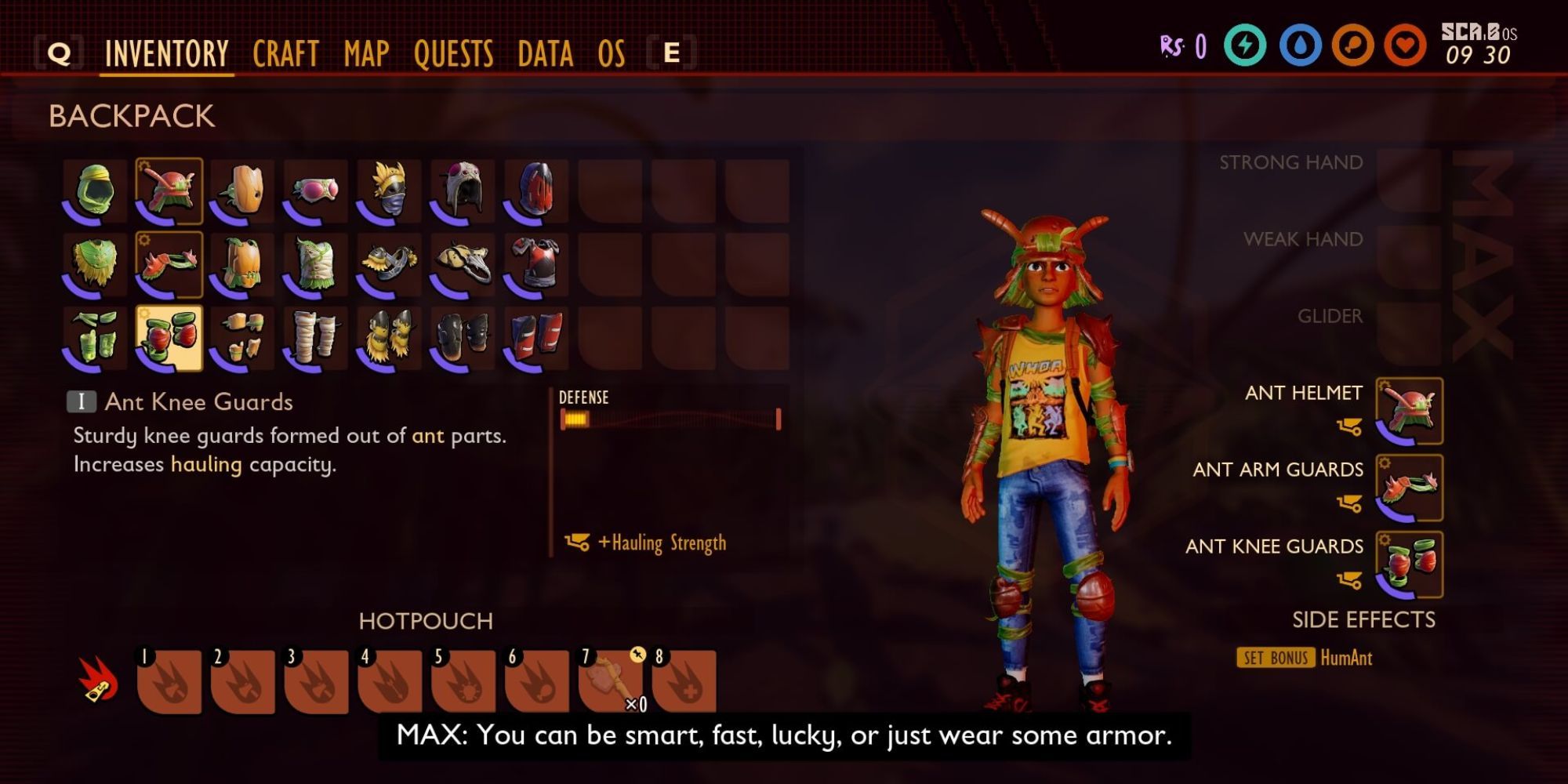Click the Defense stat bar
Screen dimensions: 1568x784
click(x=669, y=419)
